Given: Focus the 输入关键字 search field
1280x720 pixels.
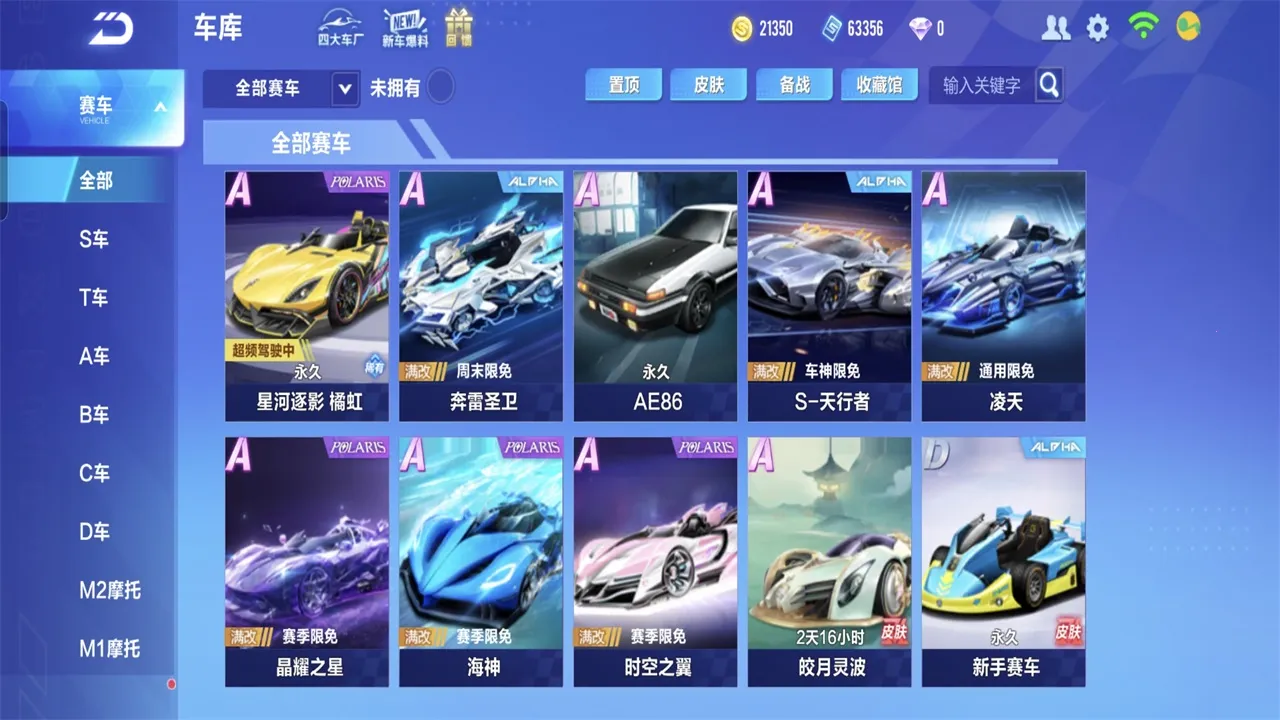Looking at the screenshot, I should pyautogui.click(x=982, y=86).
